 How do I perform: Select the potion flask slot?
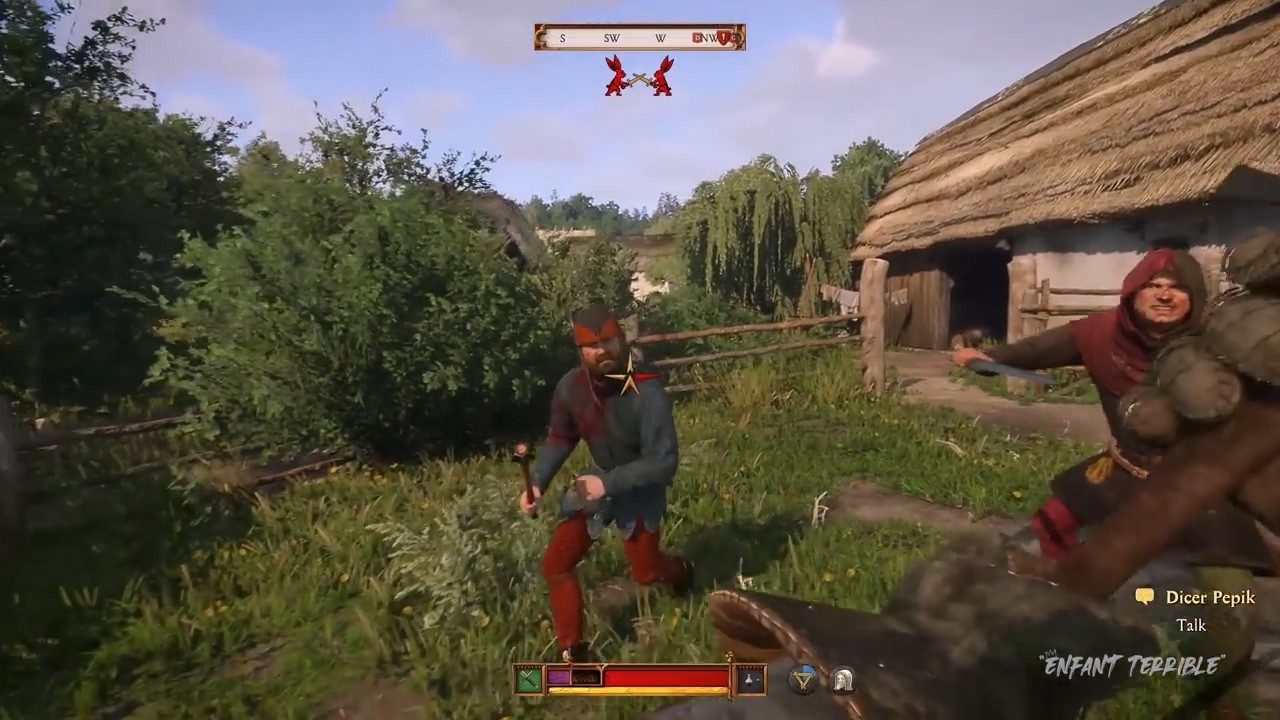(750, 679)
